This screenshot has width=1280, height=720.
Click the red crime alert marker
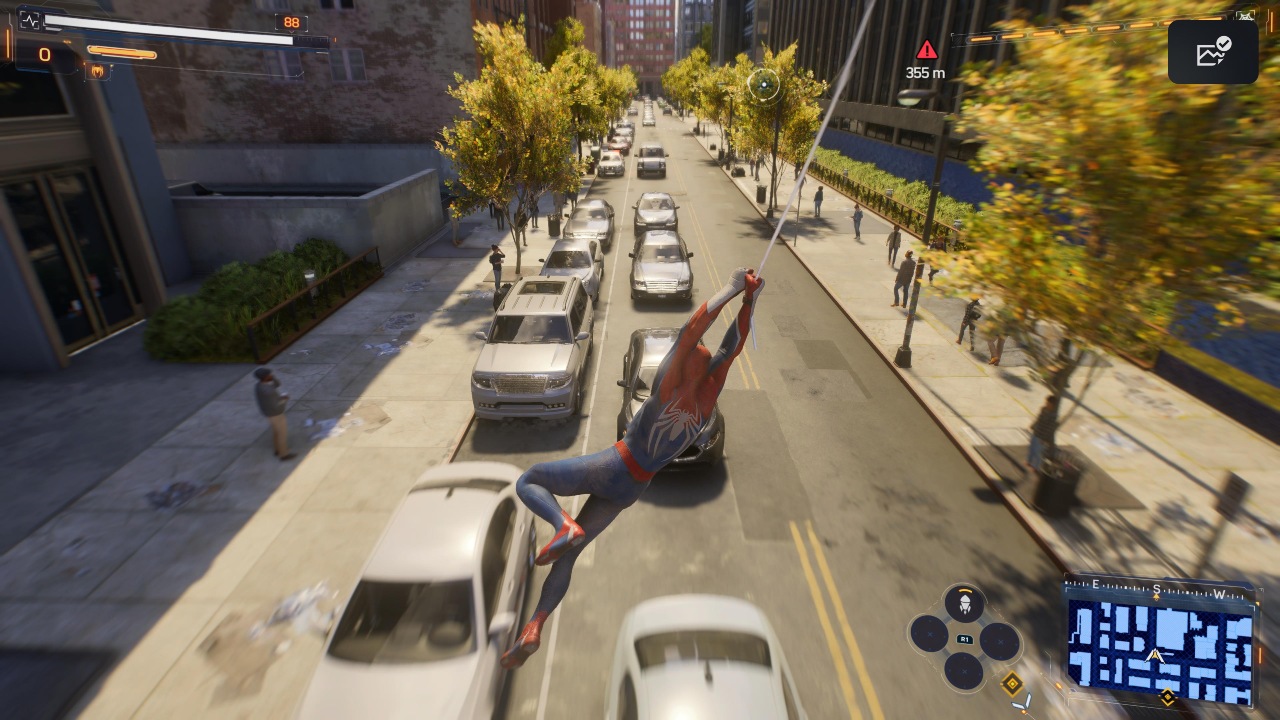pos(927,50)
